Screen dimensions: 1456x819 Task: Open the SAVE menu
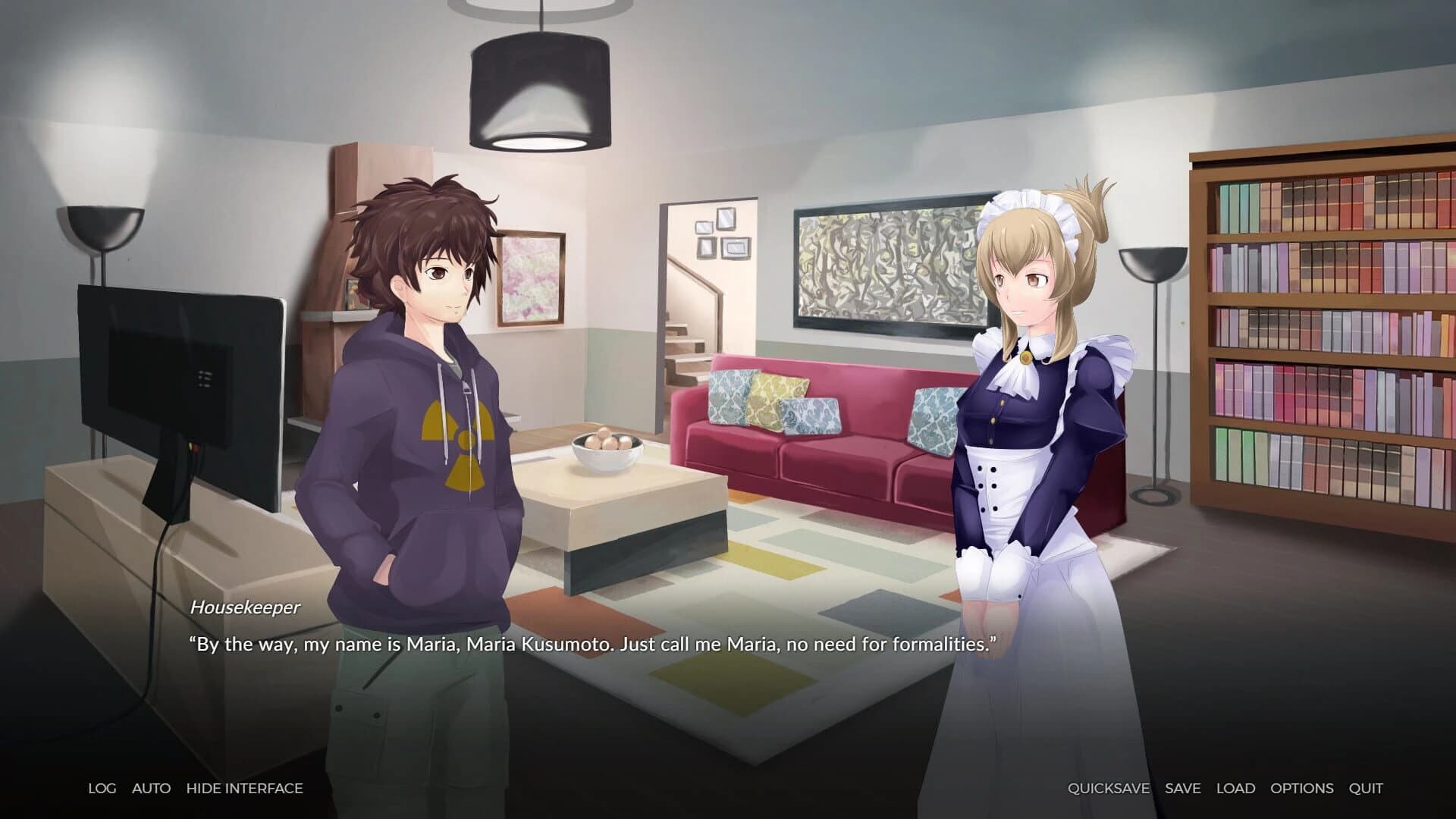pos(1182,788)
